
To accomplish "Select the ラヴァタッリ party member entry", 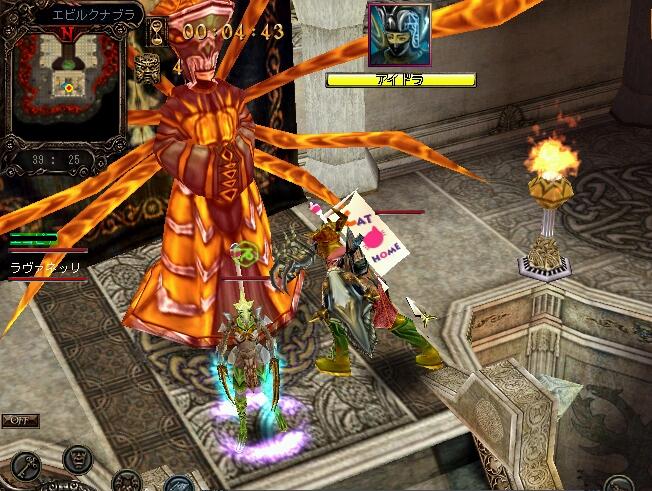I will [x=44, y=268].
